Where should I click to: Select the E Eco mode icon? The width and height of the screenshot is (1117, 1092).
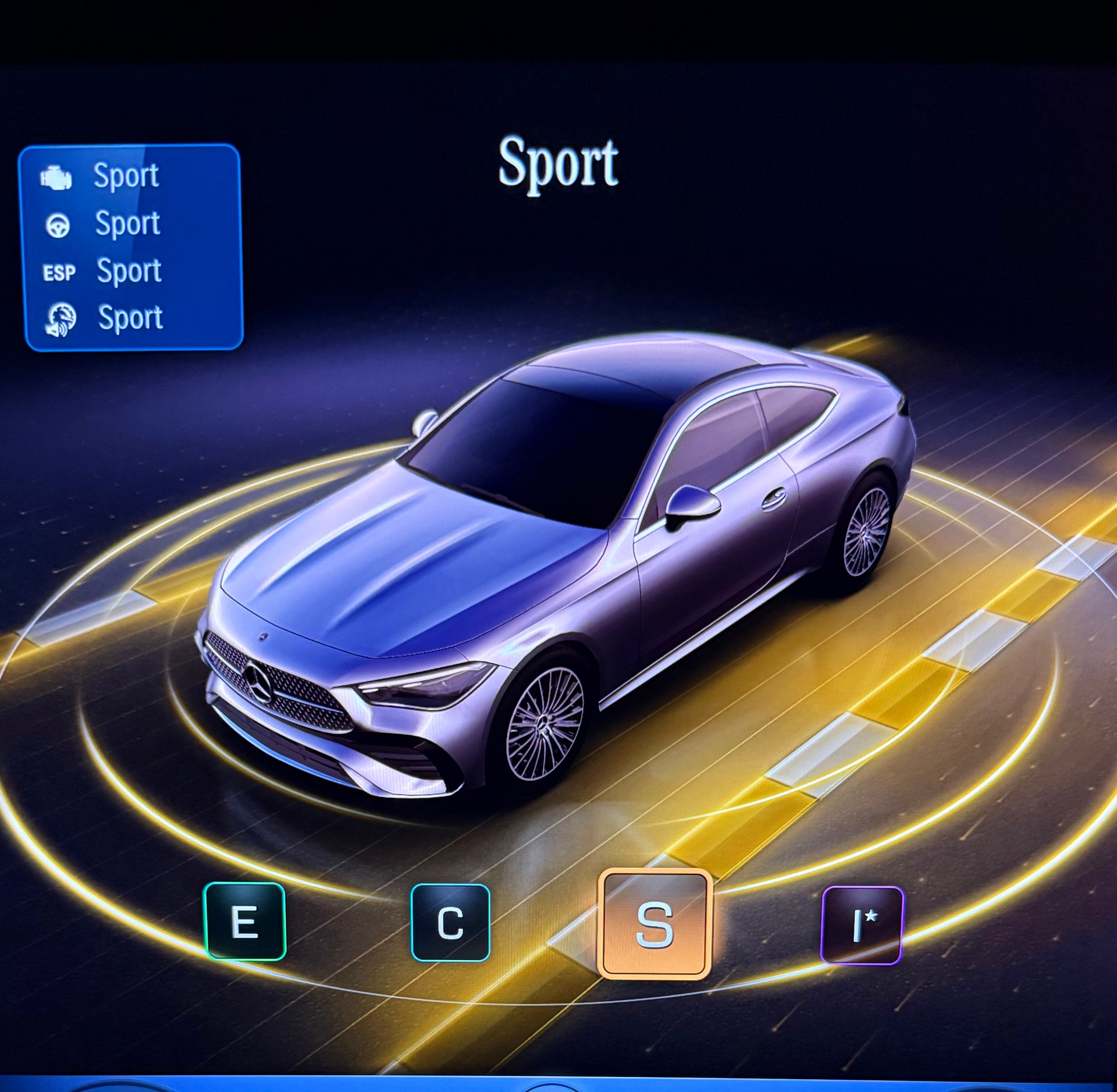(247, 923)
